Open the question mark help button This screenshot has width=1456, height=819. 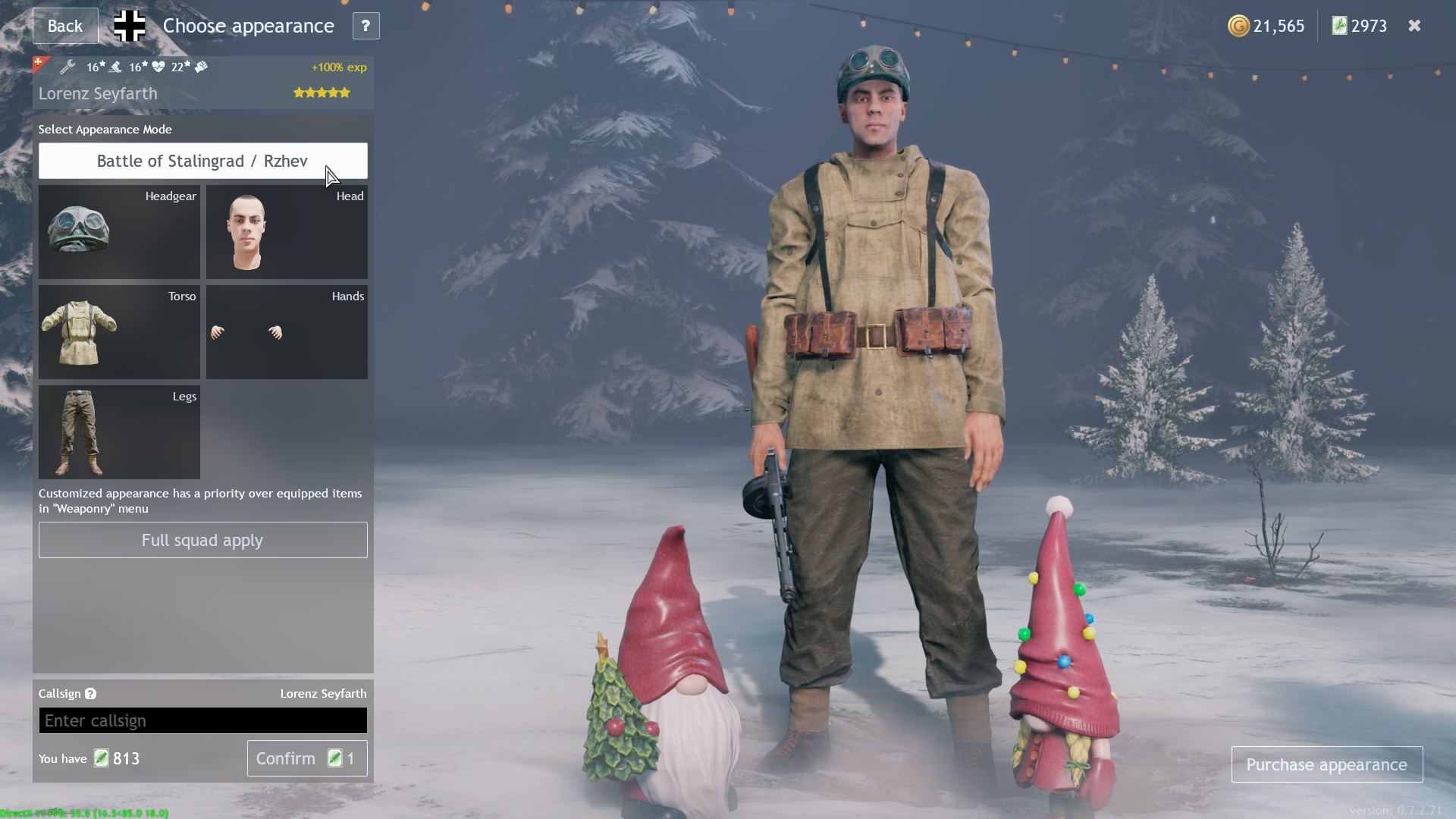point(366,26)
